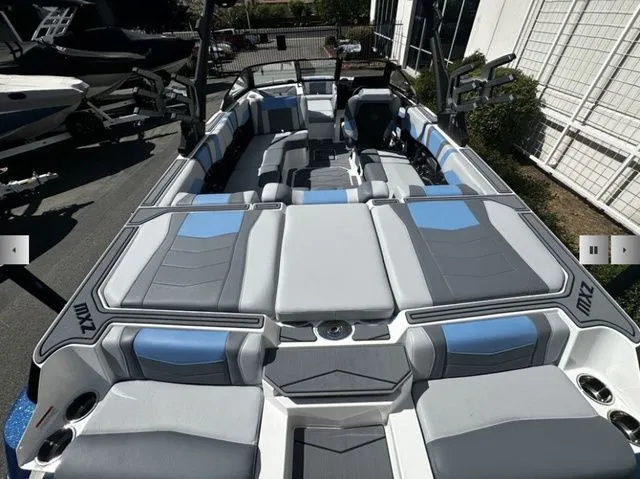Advance to the next slideshow photo
Viewport: 640px width, 479px height.
(x=625, y=249)
